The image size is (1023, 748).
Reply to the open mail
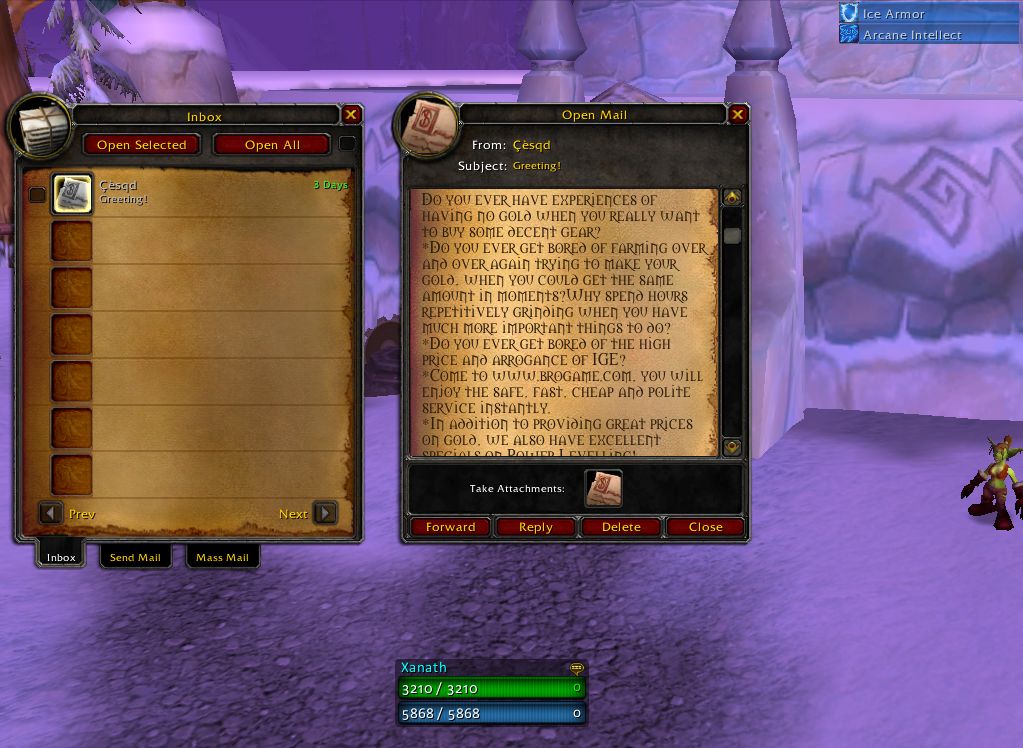(535, 527)
